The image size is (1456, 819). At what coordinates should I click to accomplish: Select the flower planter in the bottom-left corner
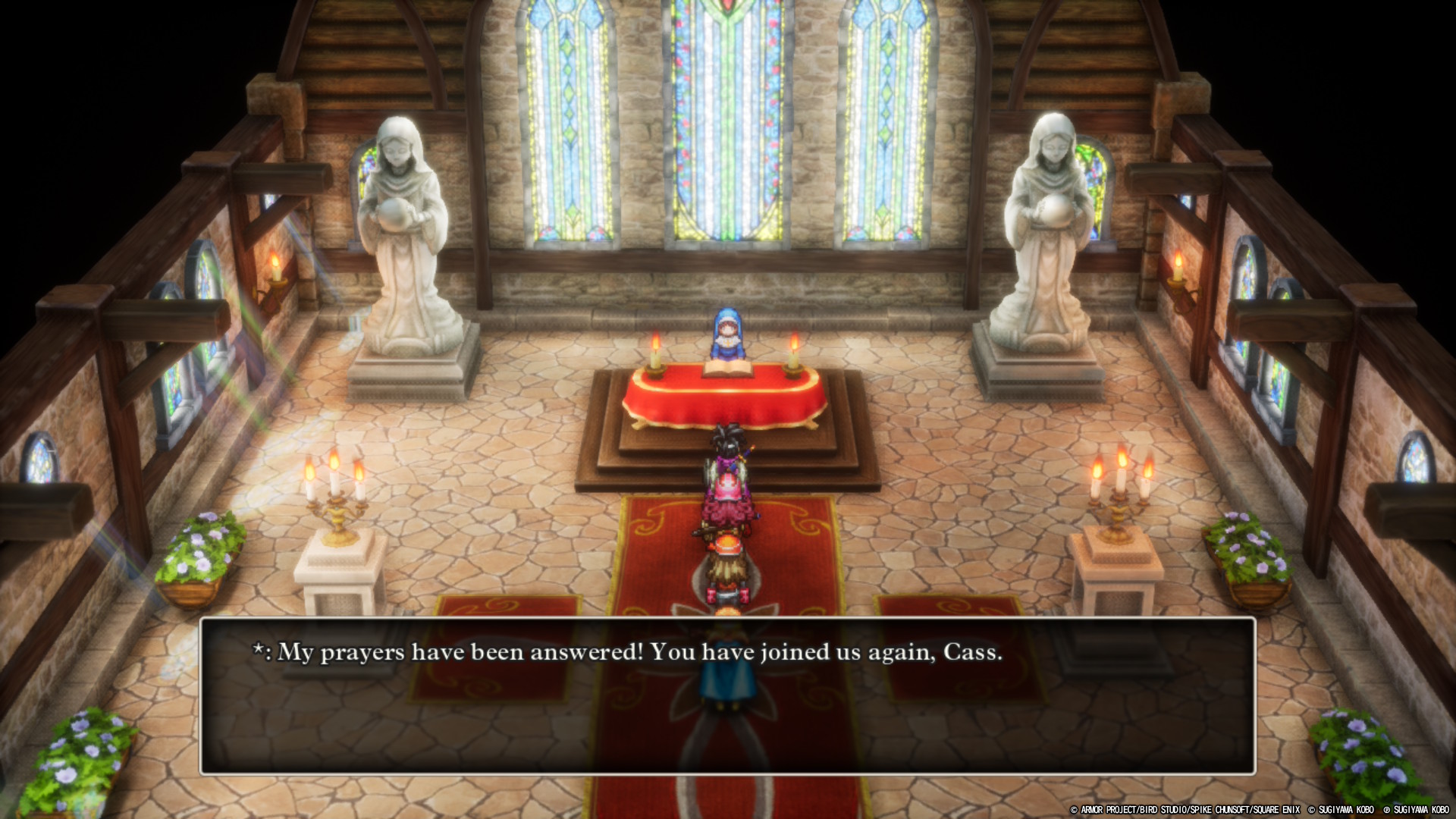[x=83, y=758]
